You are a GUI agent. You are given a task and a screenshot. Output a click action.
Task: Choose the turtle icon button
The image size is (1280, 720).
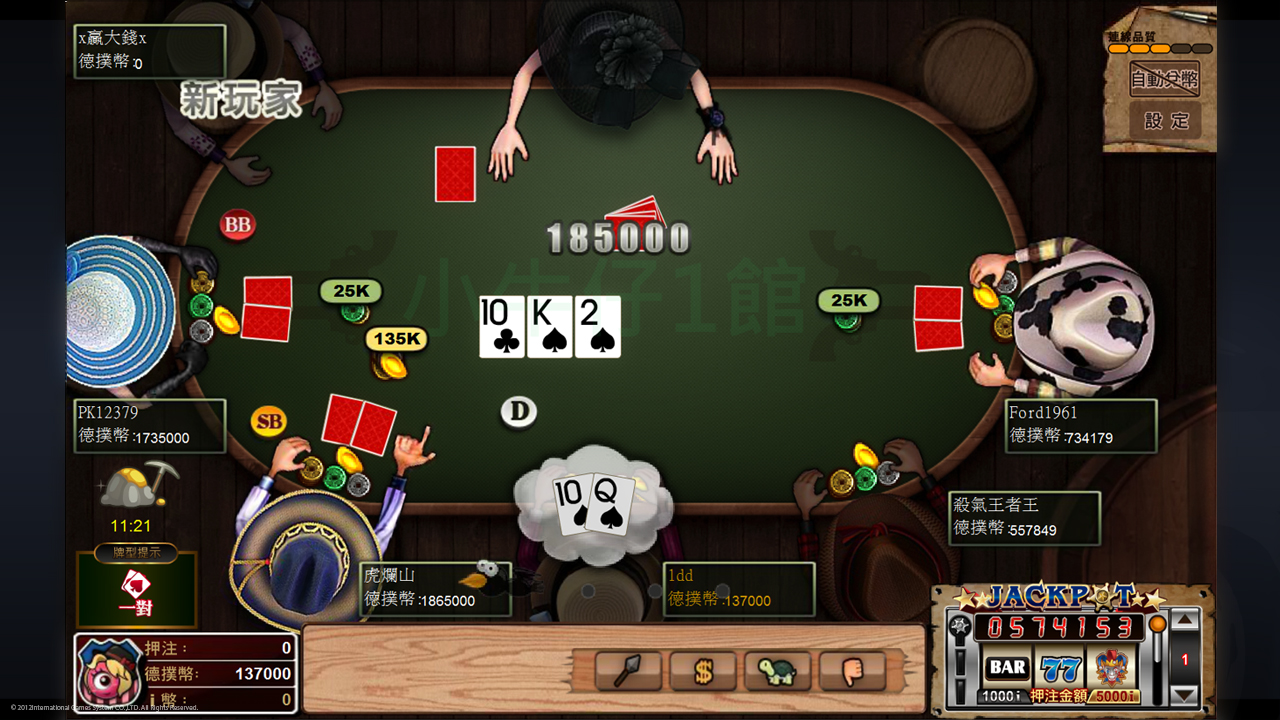click(777, 671)
